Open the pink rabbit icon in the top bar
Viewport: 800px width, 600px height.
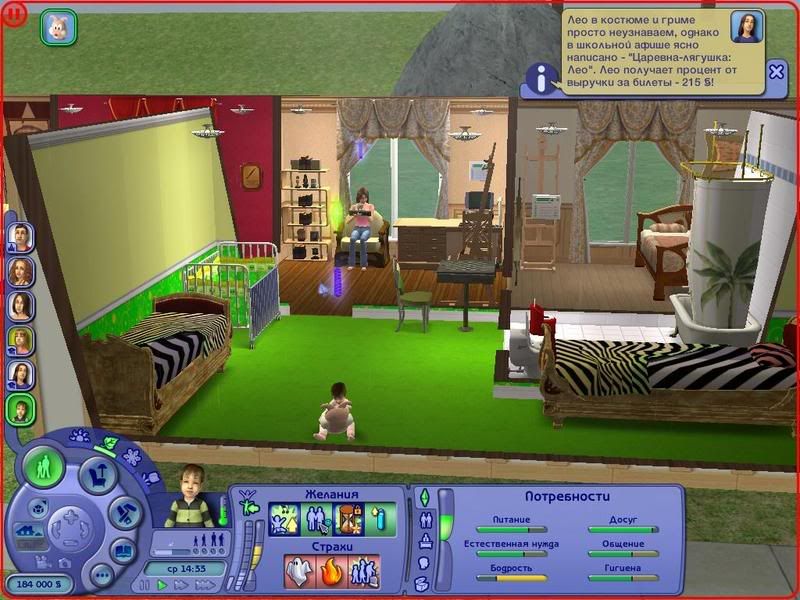click(x=58, y=27)
